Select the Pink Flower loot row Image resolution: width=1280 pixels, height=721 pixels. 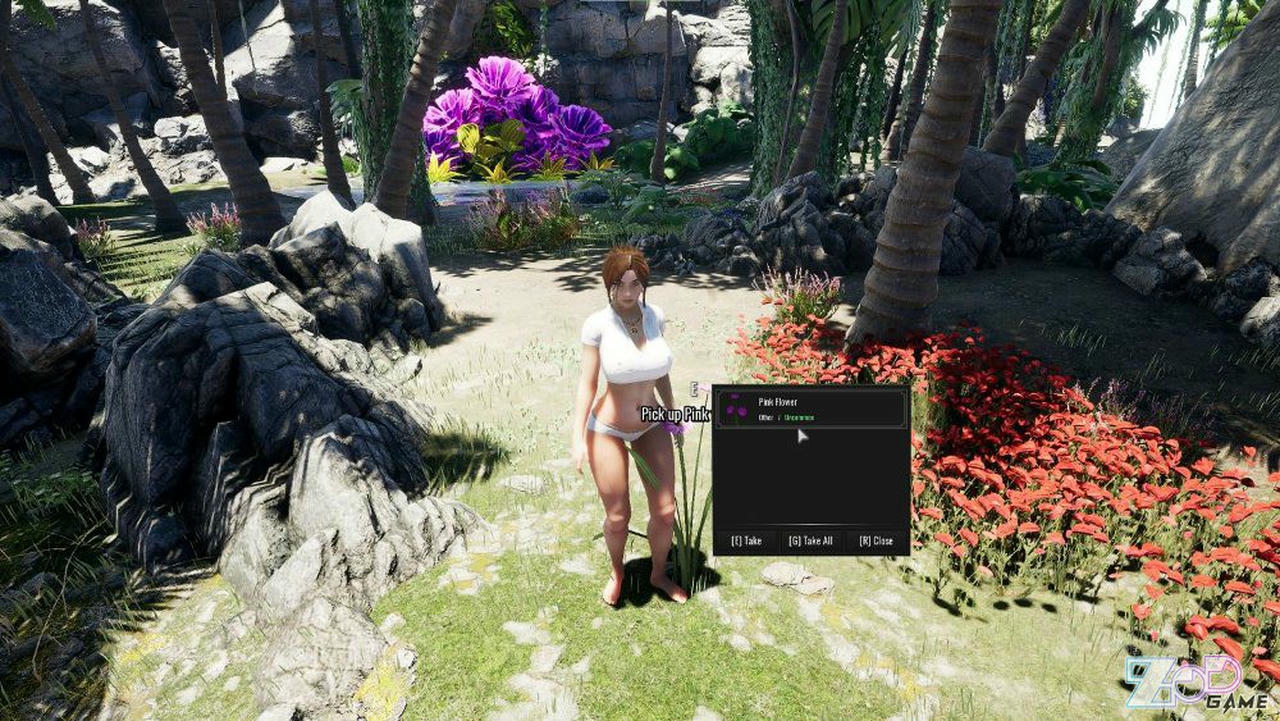[x=811, y=409]
